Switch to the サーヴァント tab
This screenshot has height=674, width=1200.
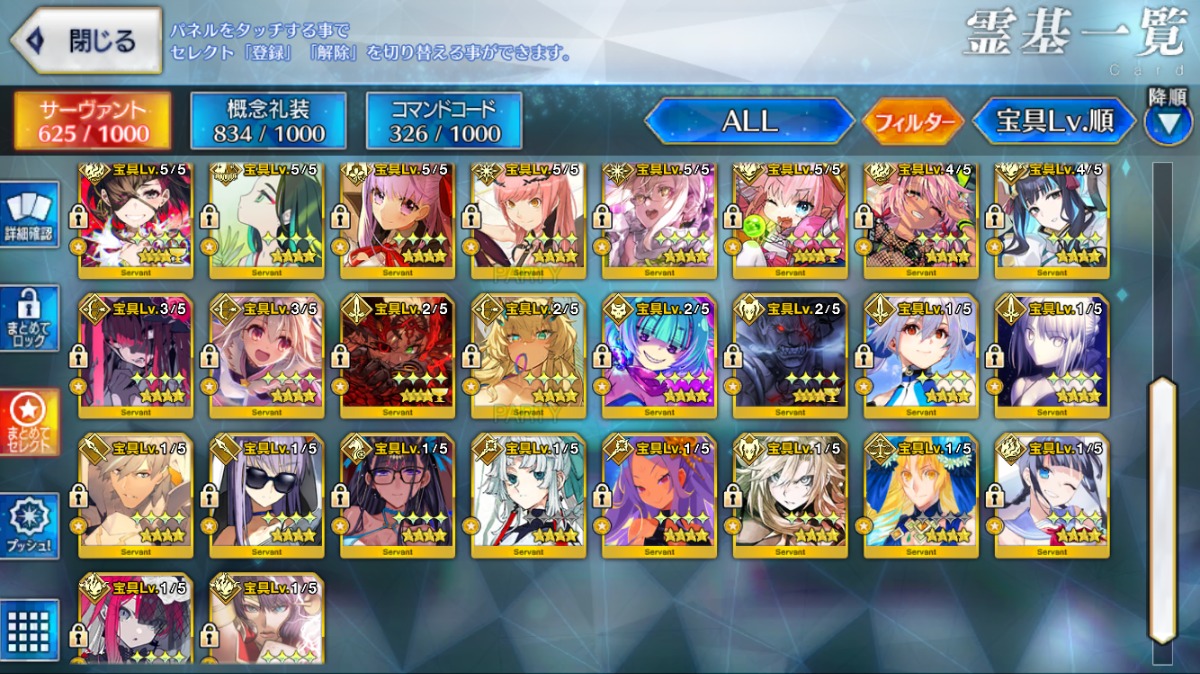[x=92, y=121]
